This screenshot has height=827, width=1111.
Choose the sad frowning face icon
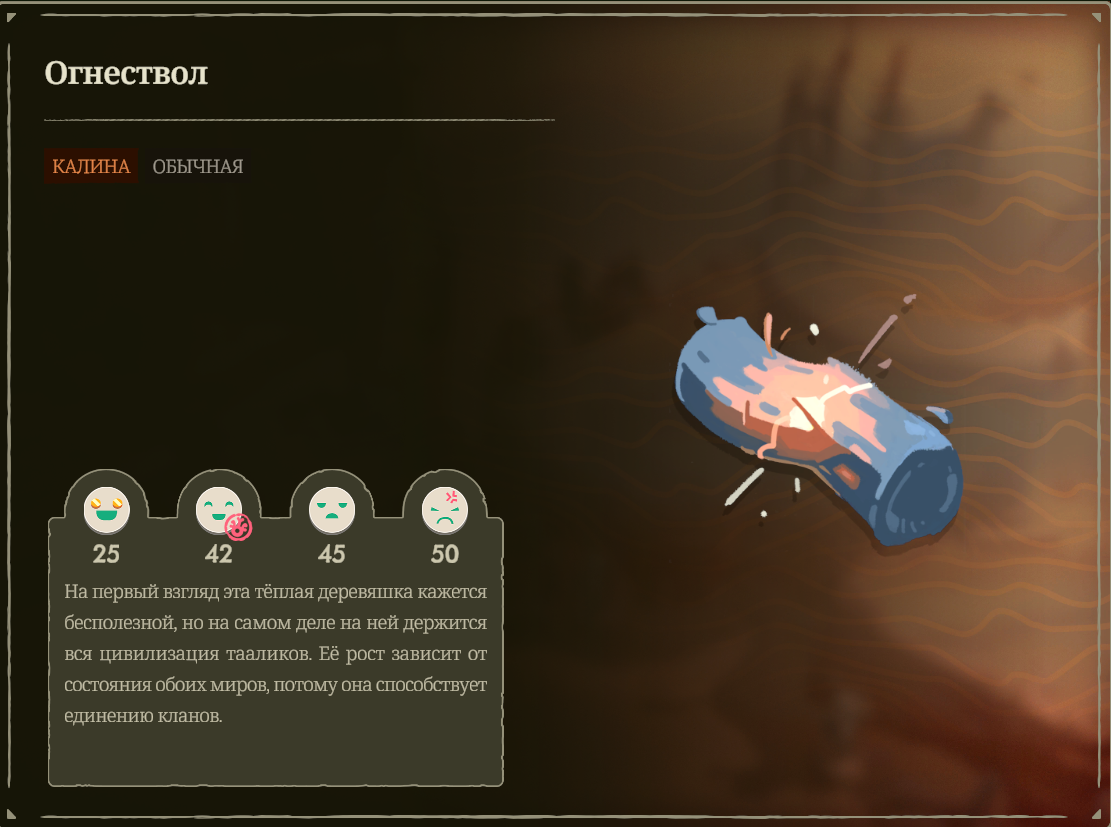click(331, 509)
